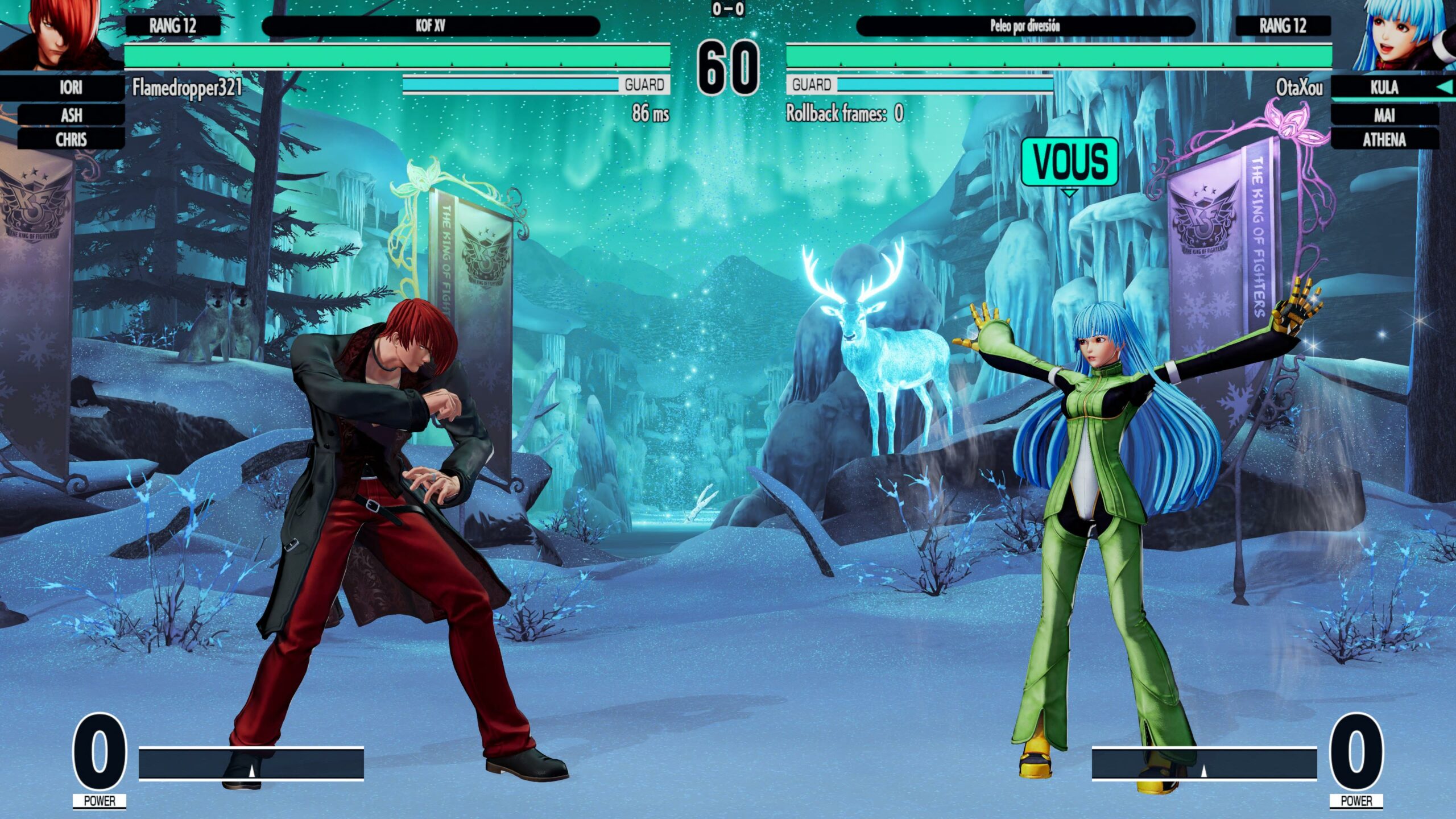Choose IORI in the team roster

(71, 88)
